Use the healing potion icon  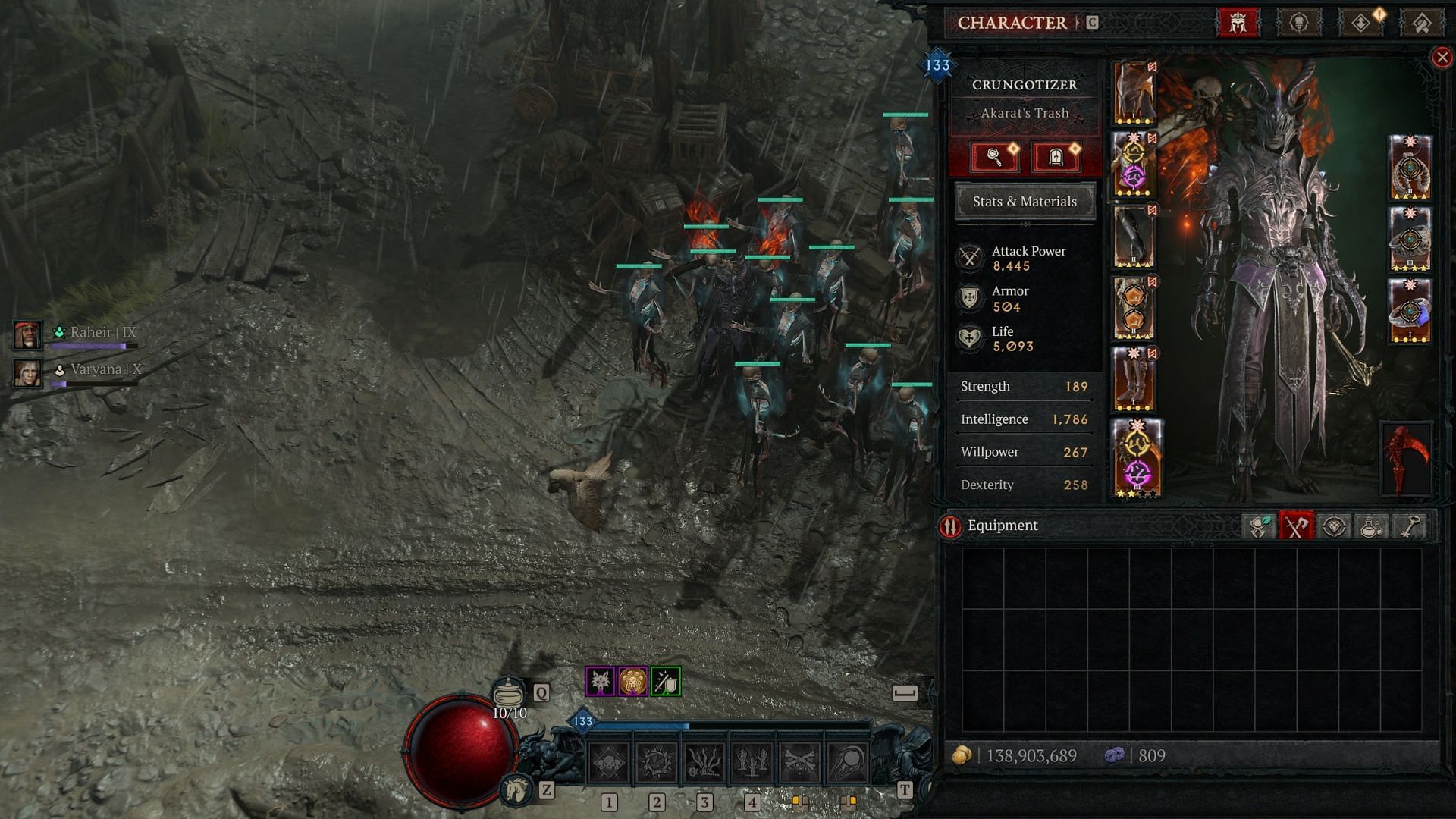pyautogui.click(x=509, y=692)
